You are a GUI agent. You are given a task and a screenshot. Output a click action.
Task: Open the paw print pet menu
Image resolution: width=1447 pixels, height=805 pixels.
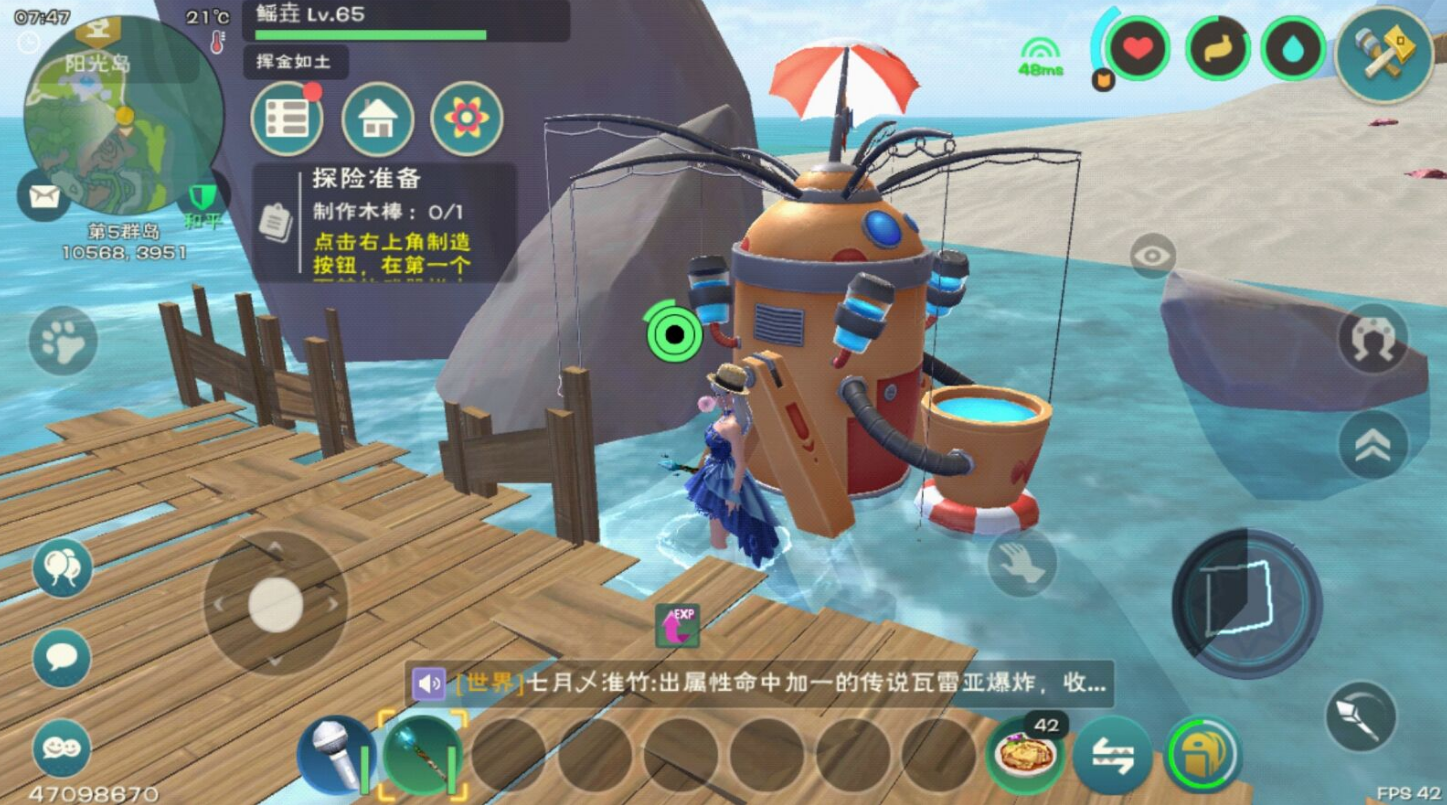(x=62, y=341)
